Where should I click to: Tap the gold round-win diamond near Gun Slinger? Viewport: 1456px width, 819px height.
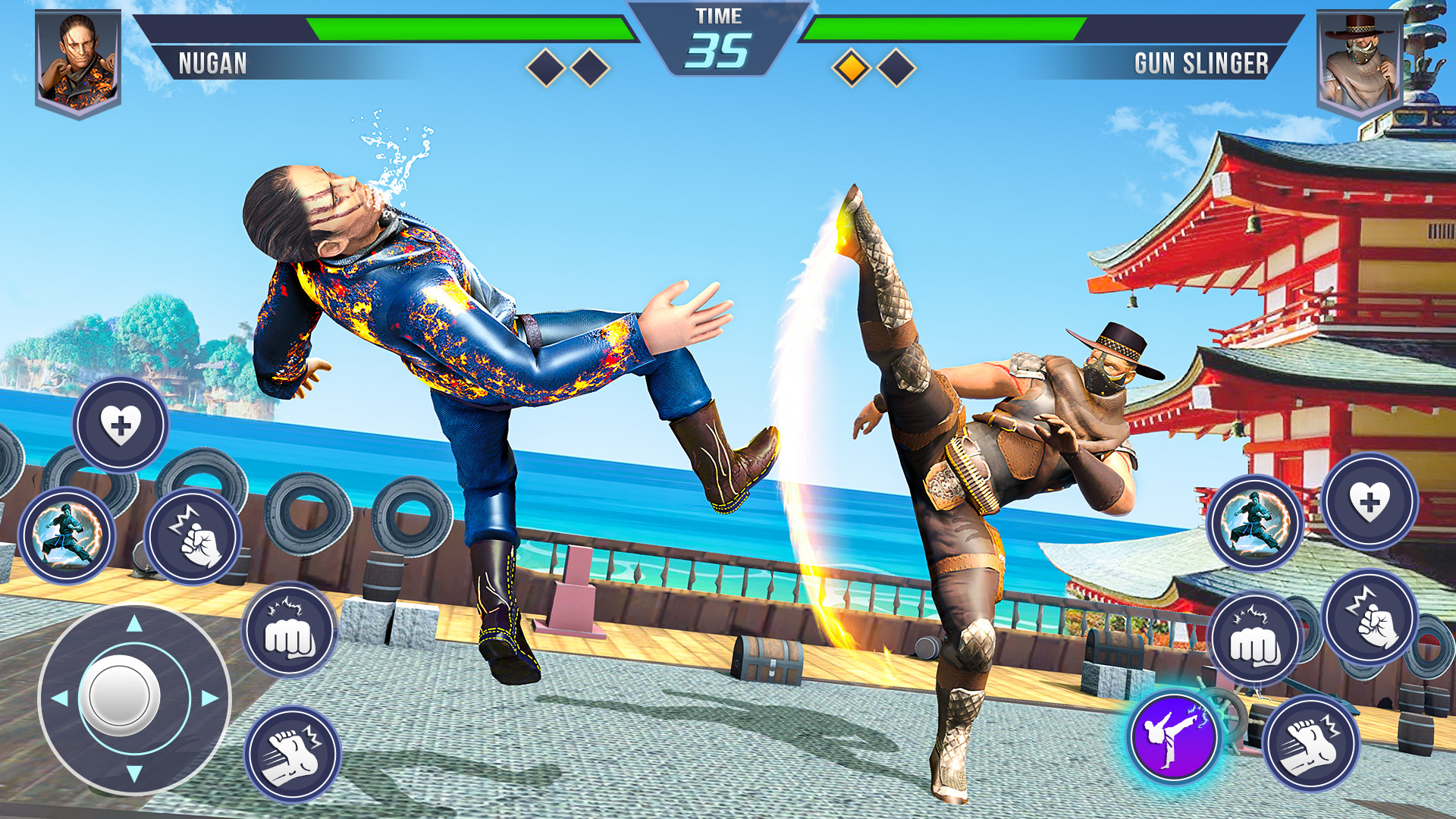[x=851, y=67]
